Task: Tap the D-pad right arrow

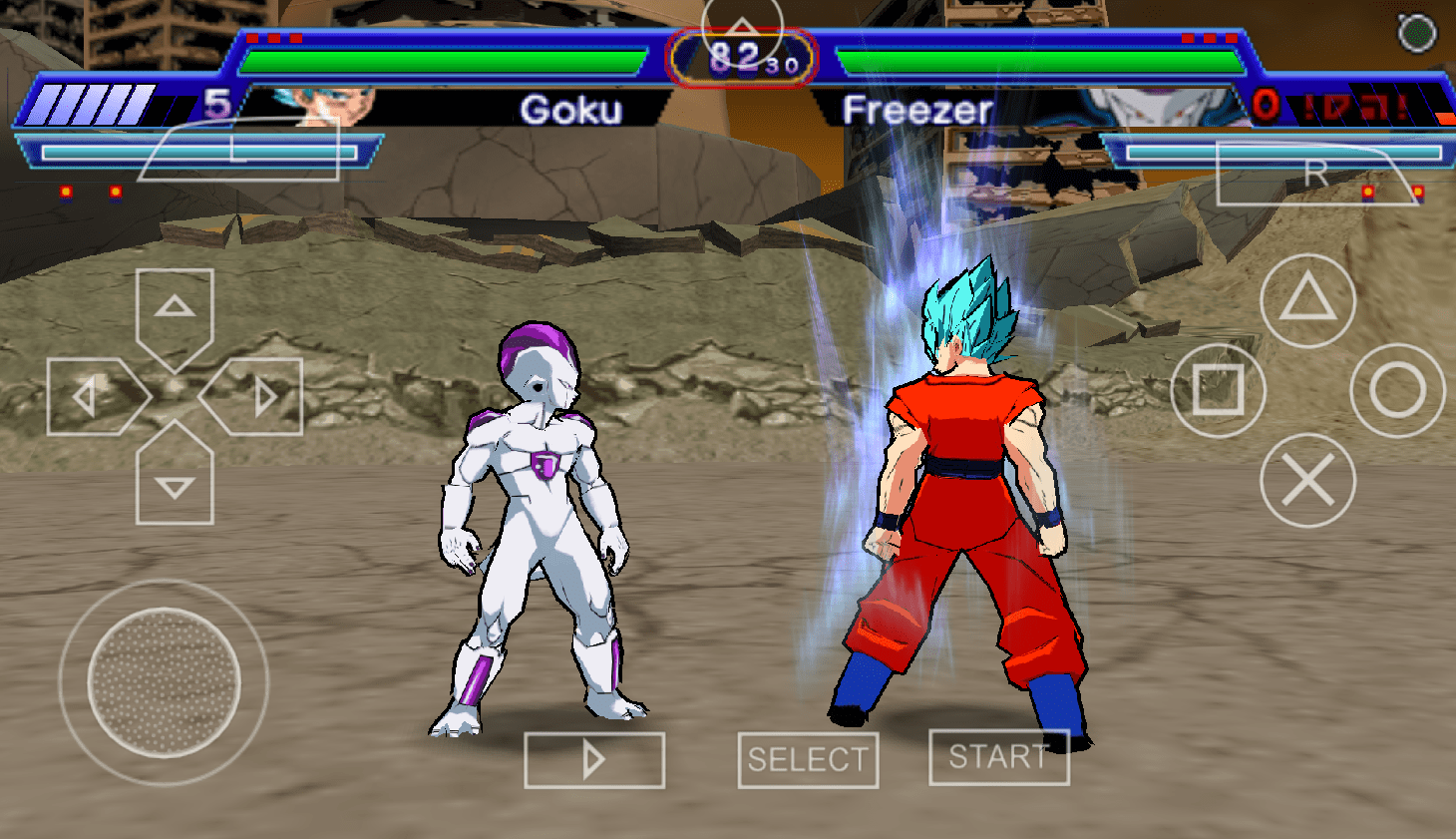Action: coord(257,397)
